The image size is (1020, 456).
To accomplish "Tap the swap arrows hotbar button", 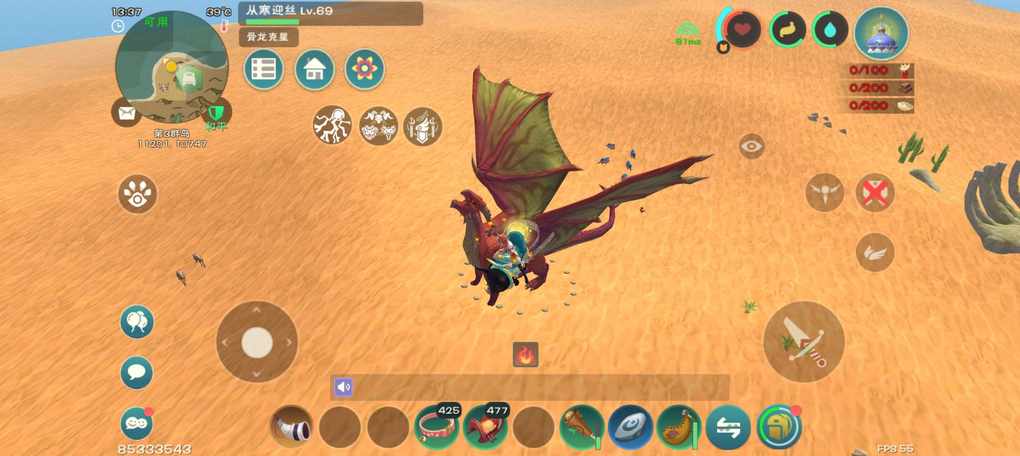I will (728, 427).
